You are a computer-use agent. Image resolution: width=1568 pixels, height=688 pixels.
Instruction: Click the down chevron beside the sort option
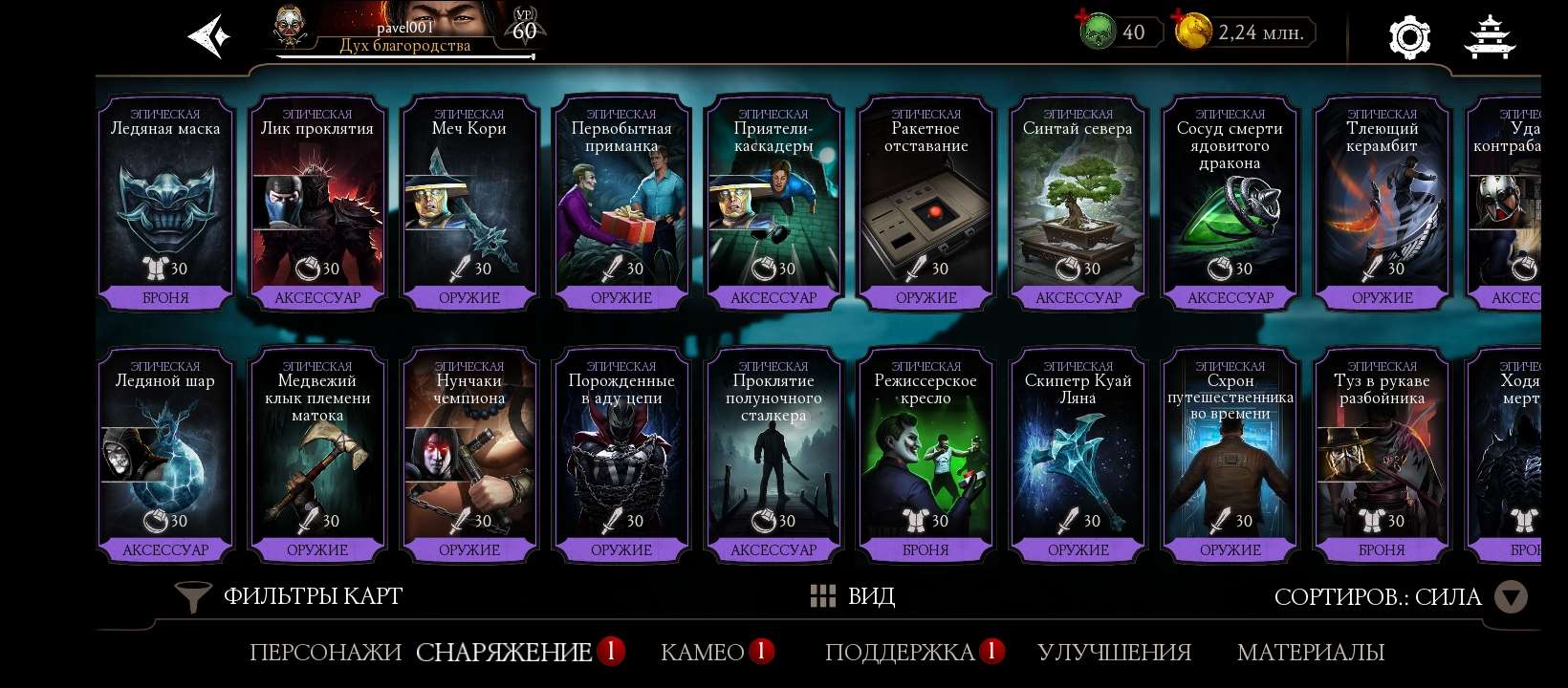tap(1512, 595)
